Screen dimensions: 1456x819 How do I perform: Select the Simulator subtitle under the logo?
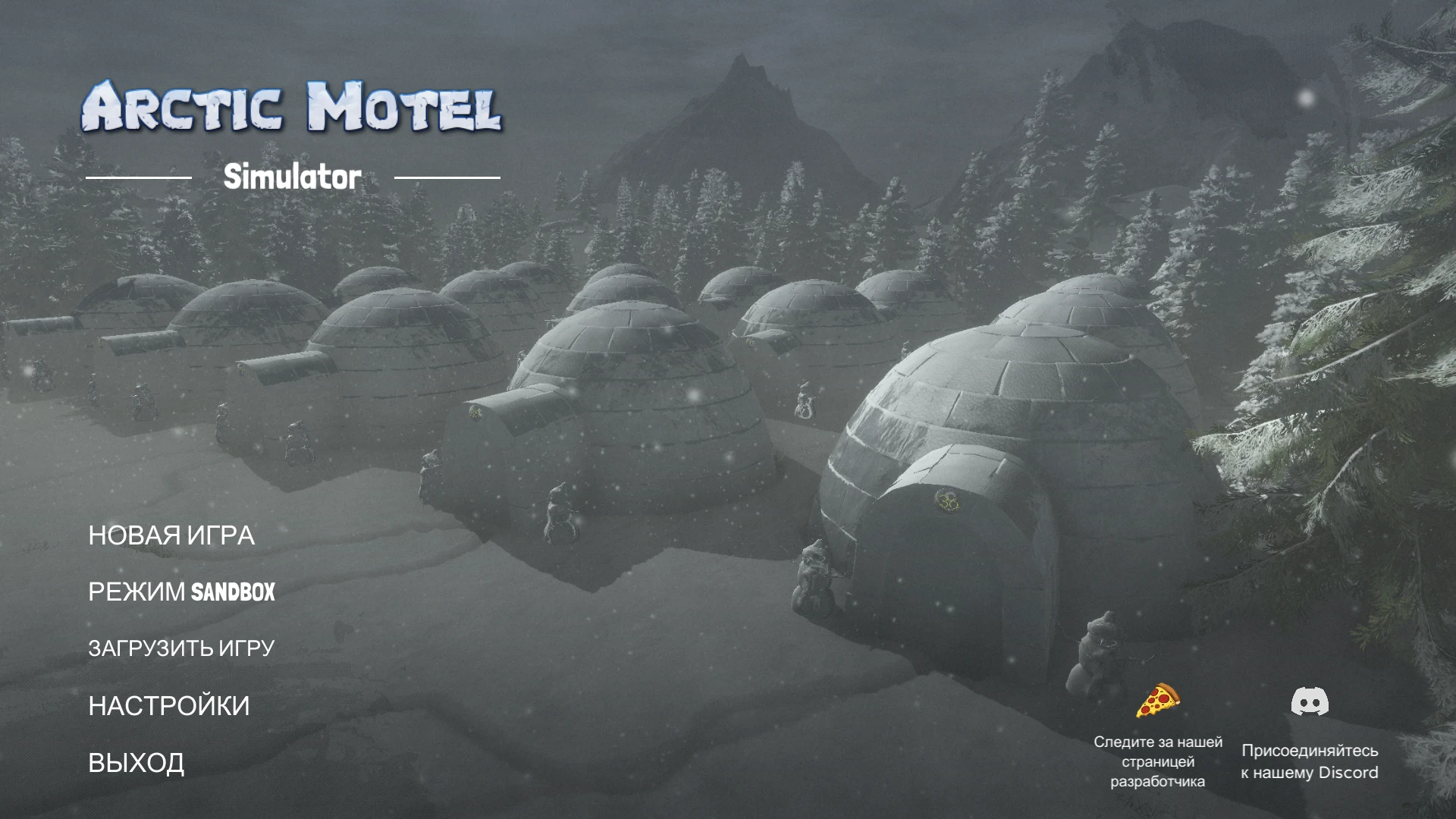tap(292, 178)
